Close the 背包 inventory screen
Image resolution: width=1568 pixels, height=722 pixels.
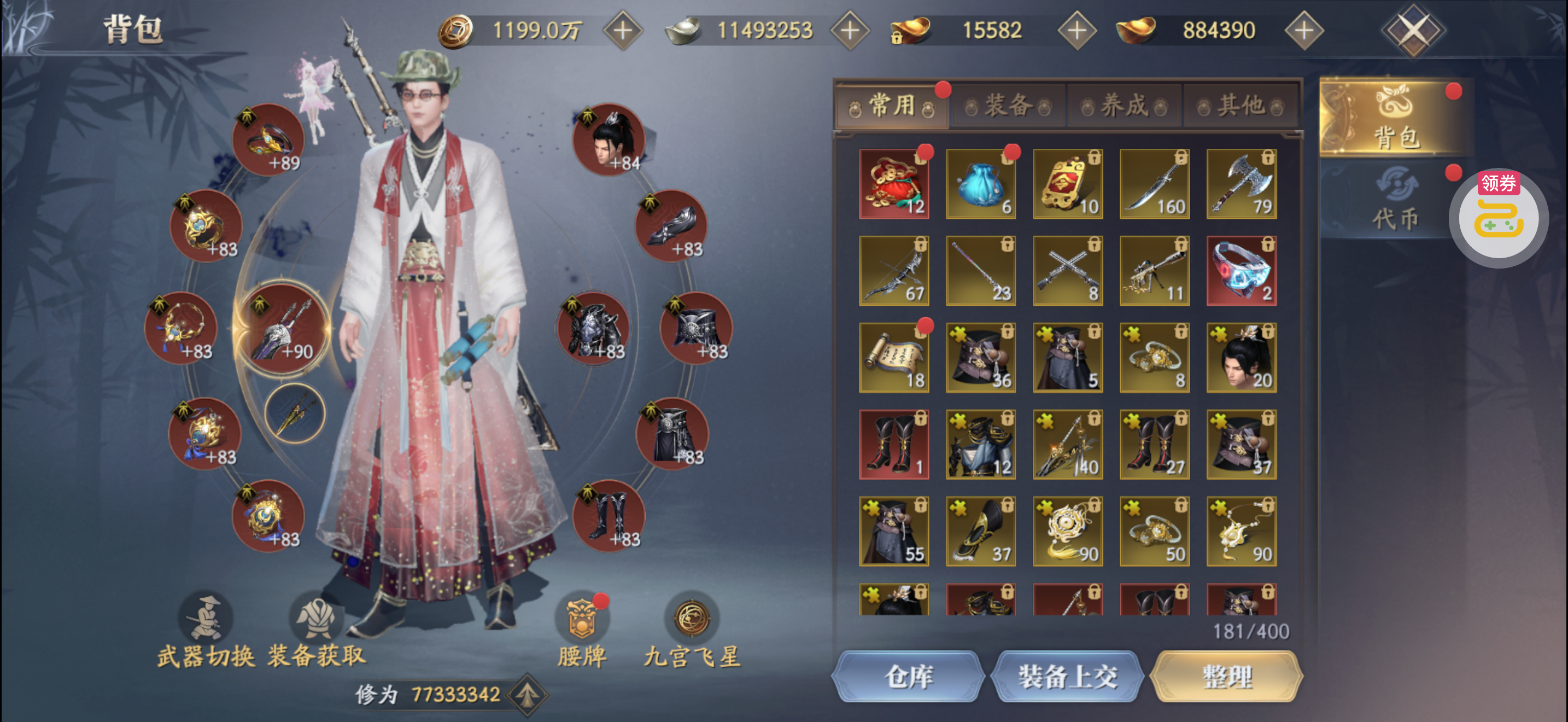[x=1412, y=31]
